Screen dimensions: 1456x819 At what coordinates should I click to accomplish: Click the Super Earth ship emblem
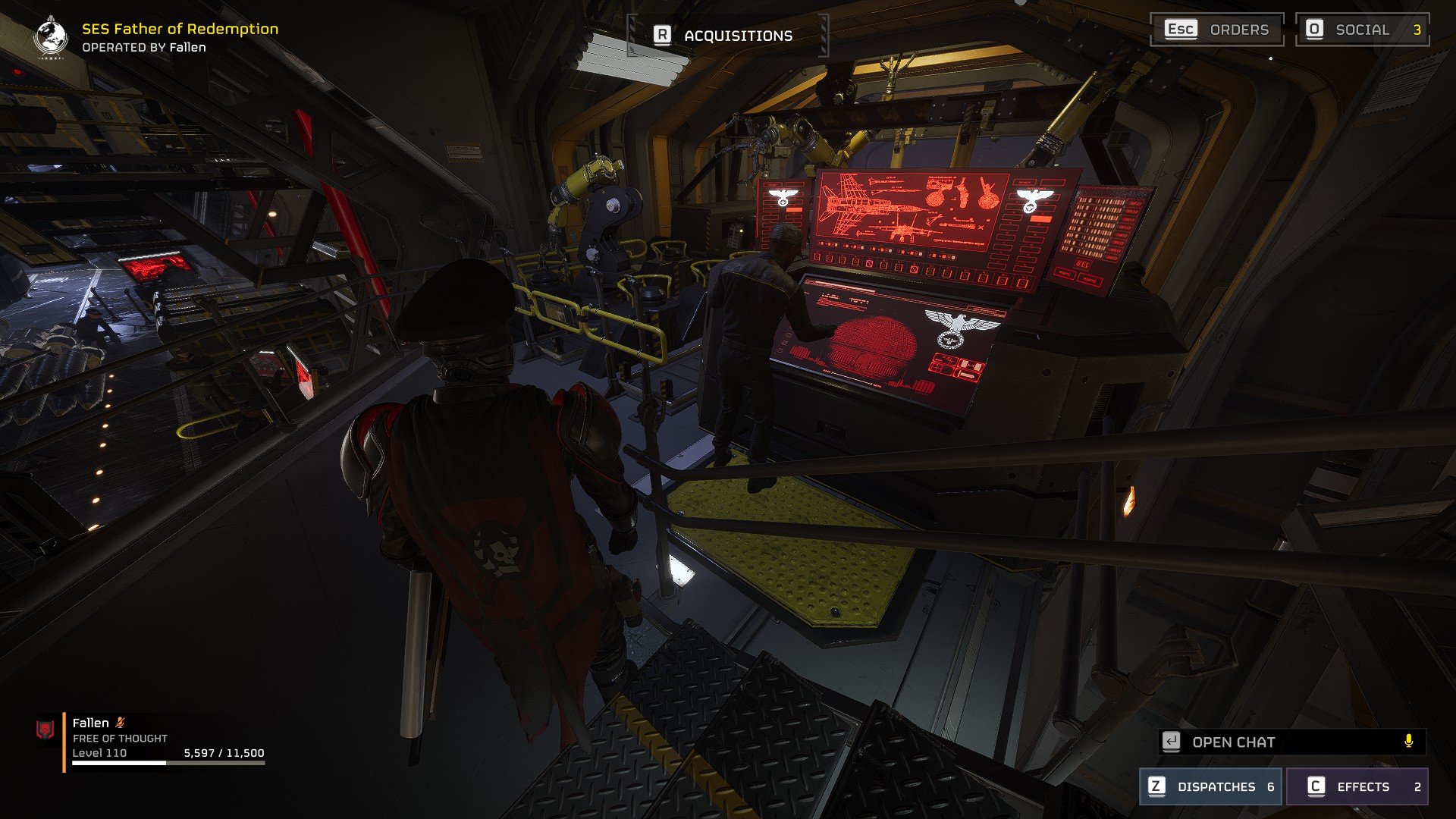point(51,36)
